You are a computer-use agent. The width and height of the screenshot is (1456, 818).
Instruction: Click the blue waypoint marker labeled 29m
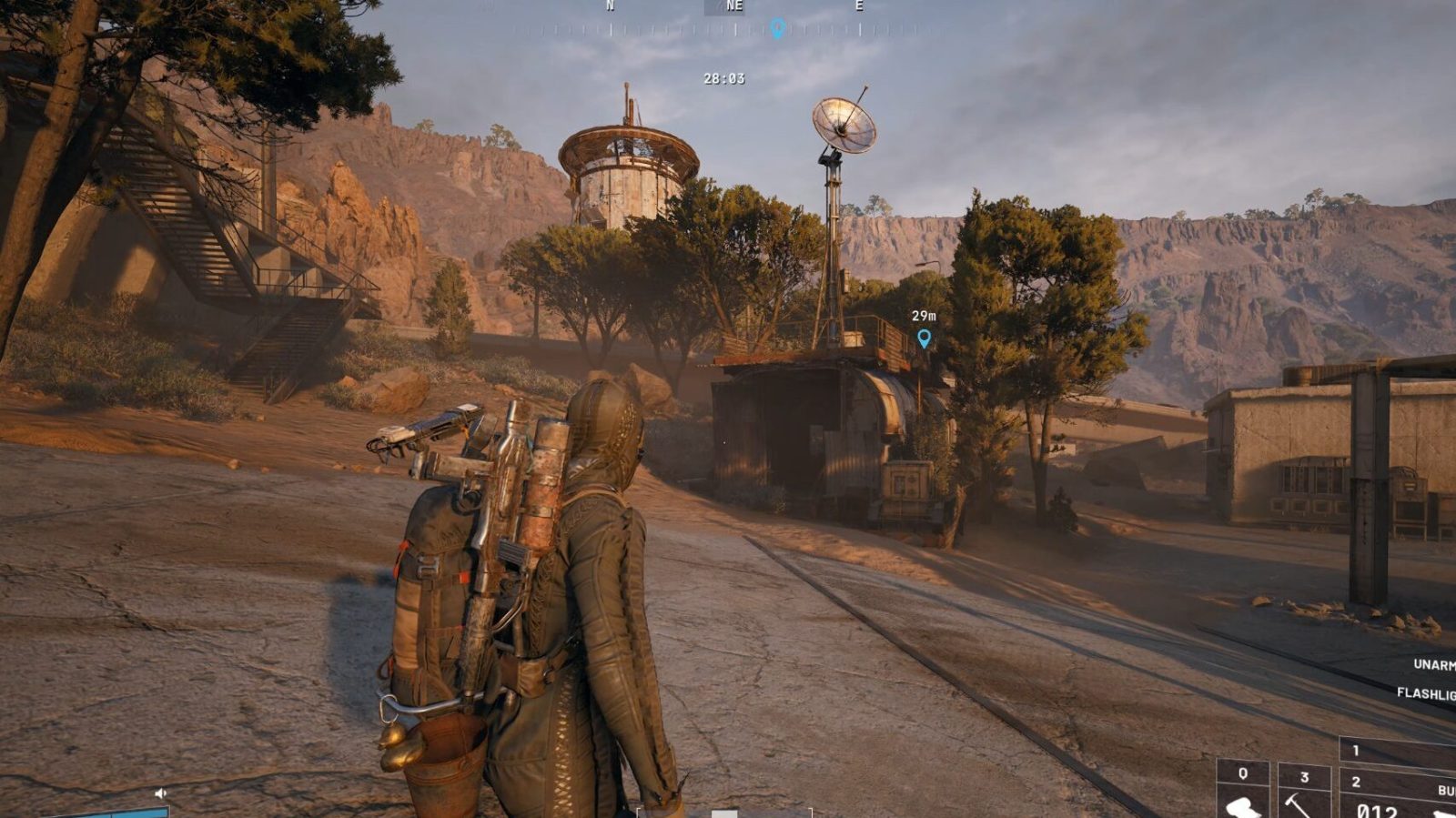(924, 338)
